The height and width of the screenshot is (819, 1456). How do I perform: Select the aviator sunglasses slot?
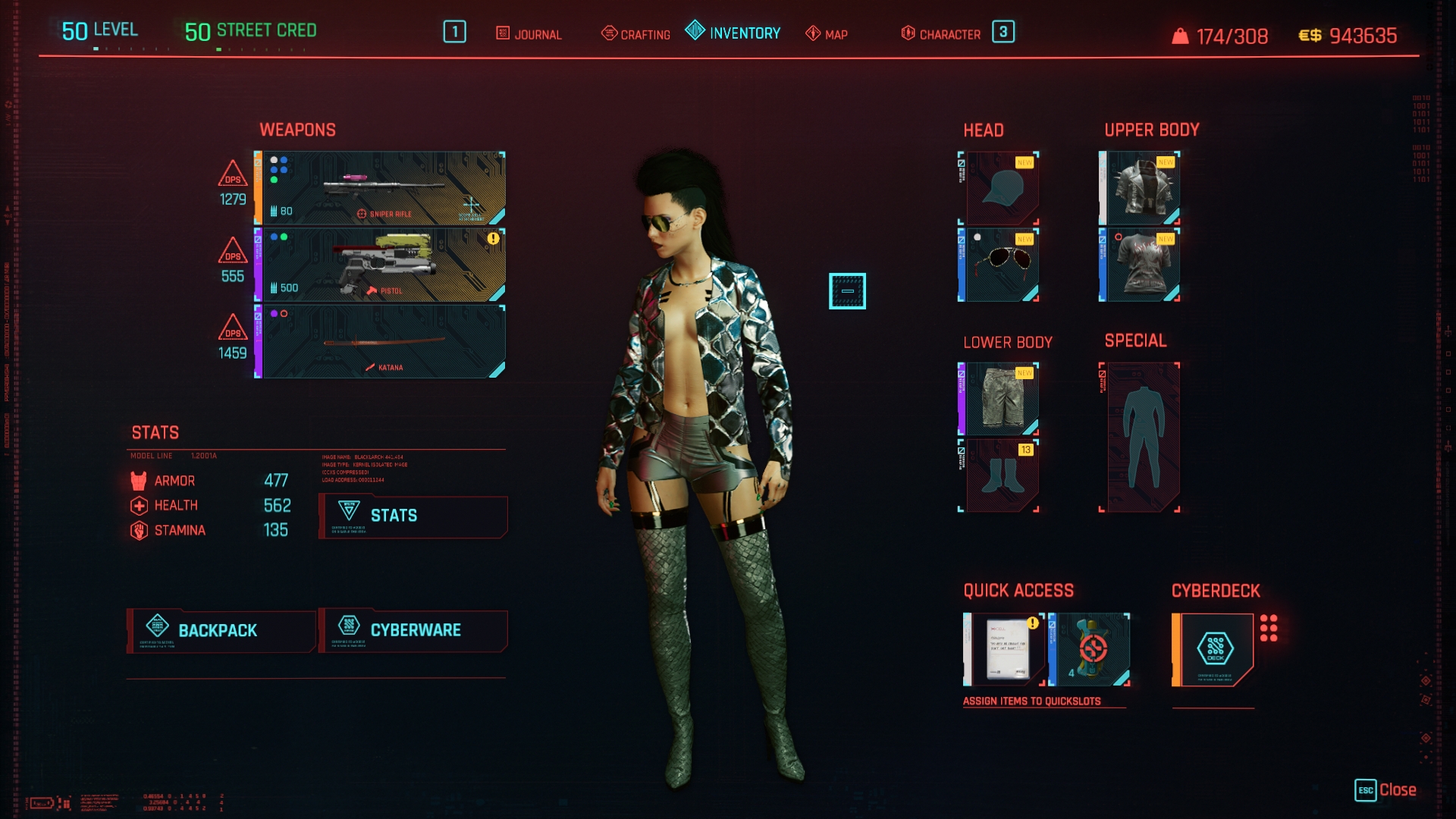[x=1000, y=265]
